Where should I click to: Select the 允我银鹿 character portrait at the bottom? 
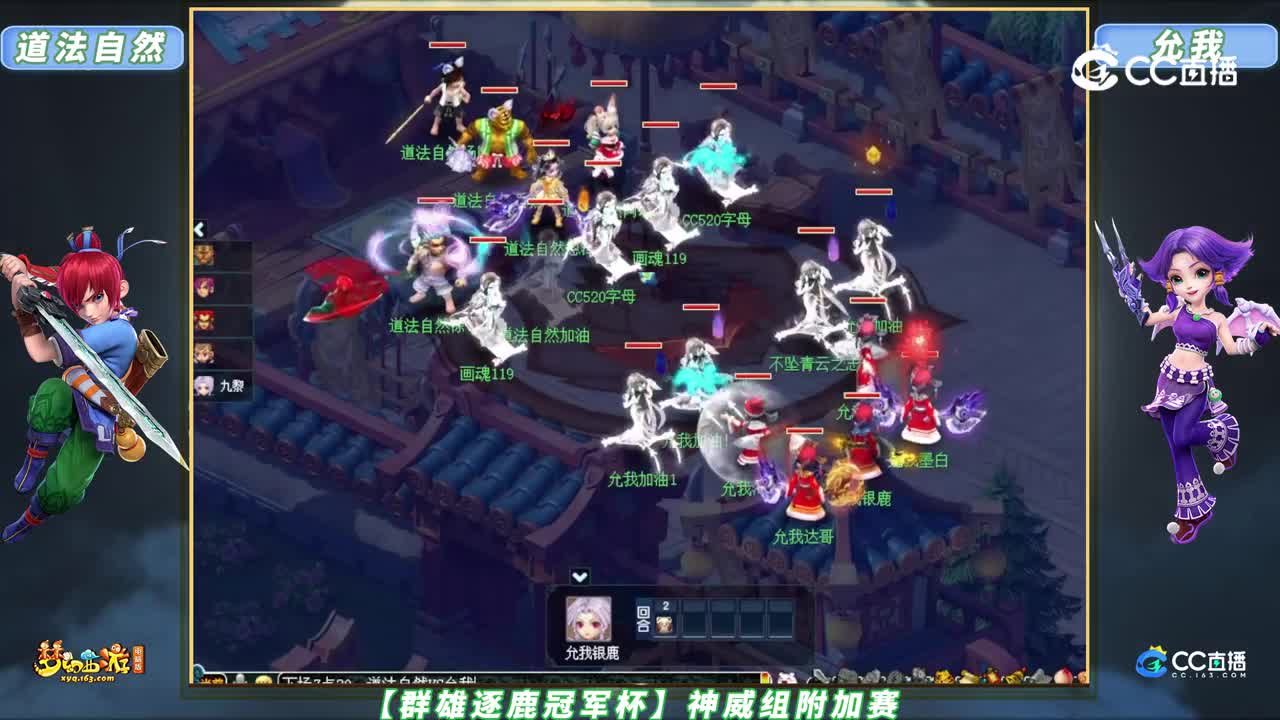589,618
